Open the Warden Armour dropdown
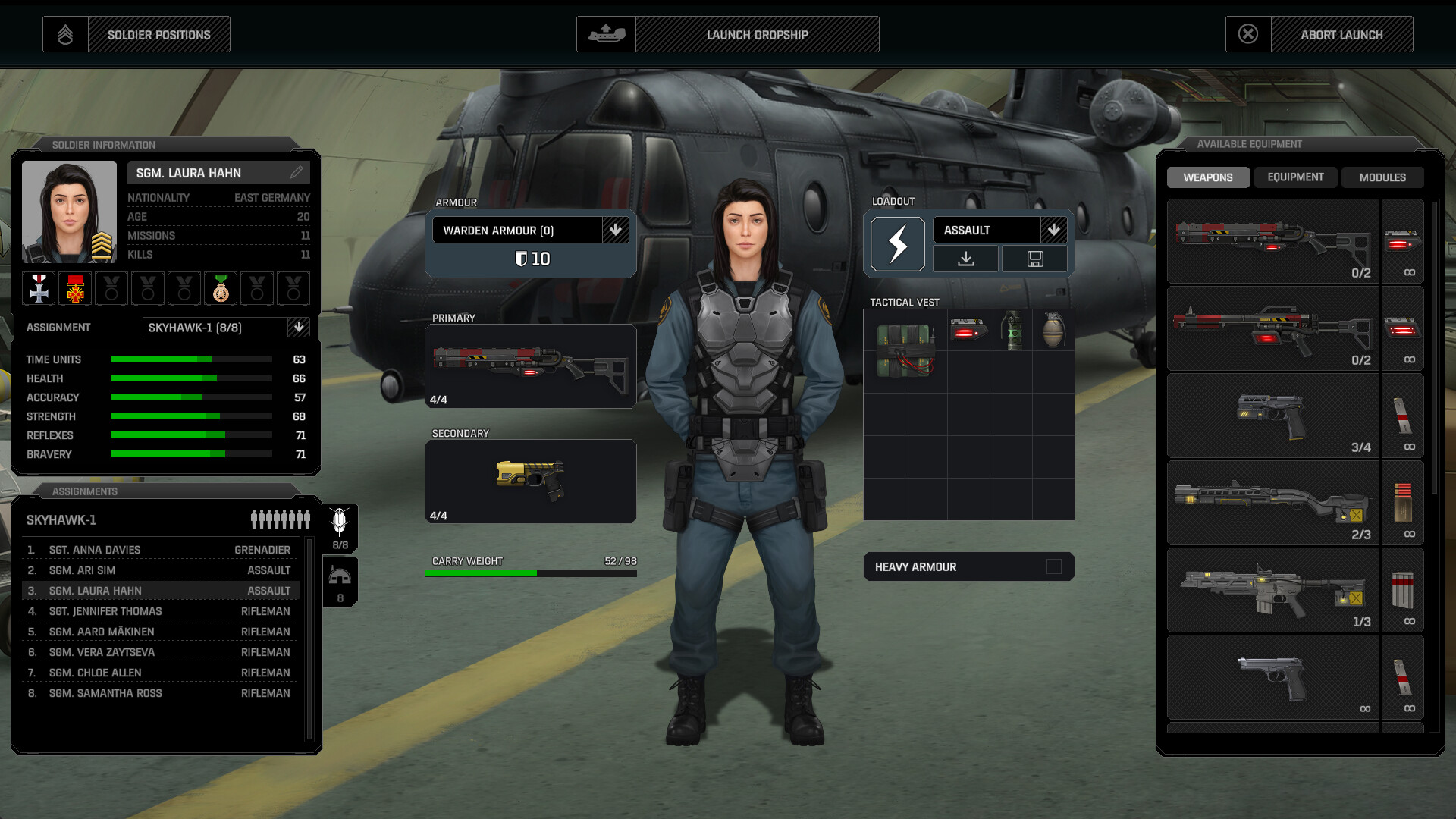 617,230
